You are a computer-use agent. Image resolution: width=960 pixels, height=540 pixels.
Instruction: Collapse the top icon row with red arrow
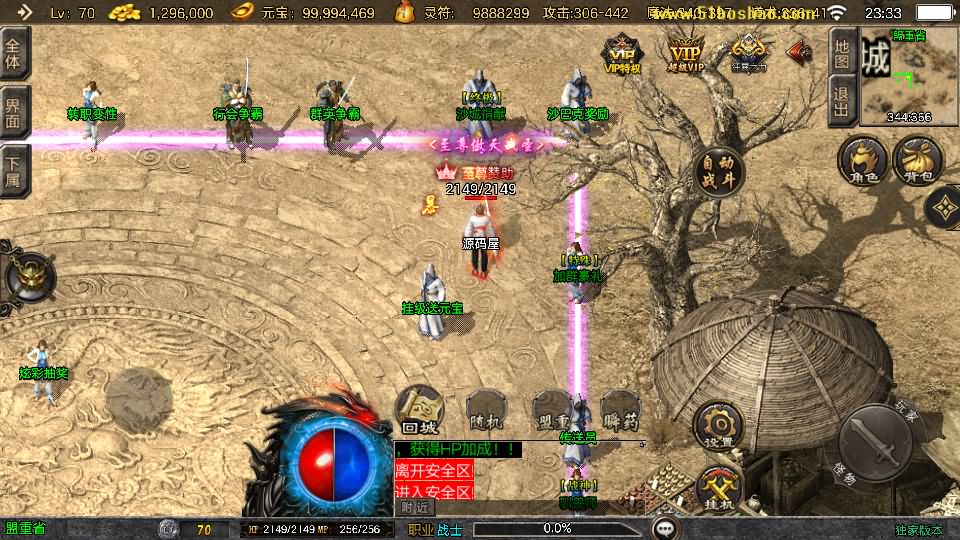click(x=799, y=50)
